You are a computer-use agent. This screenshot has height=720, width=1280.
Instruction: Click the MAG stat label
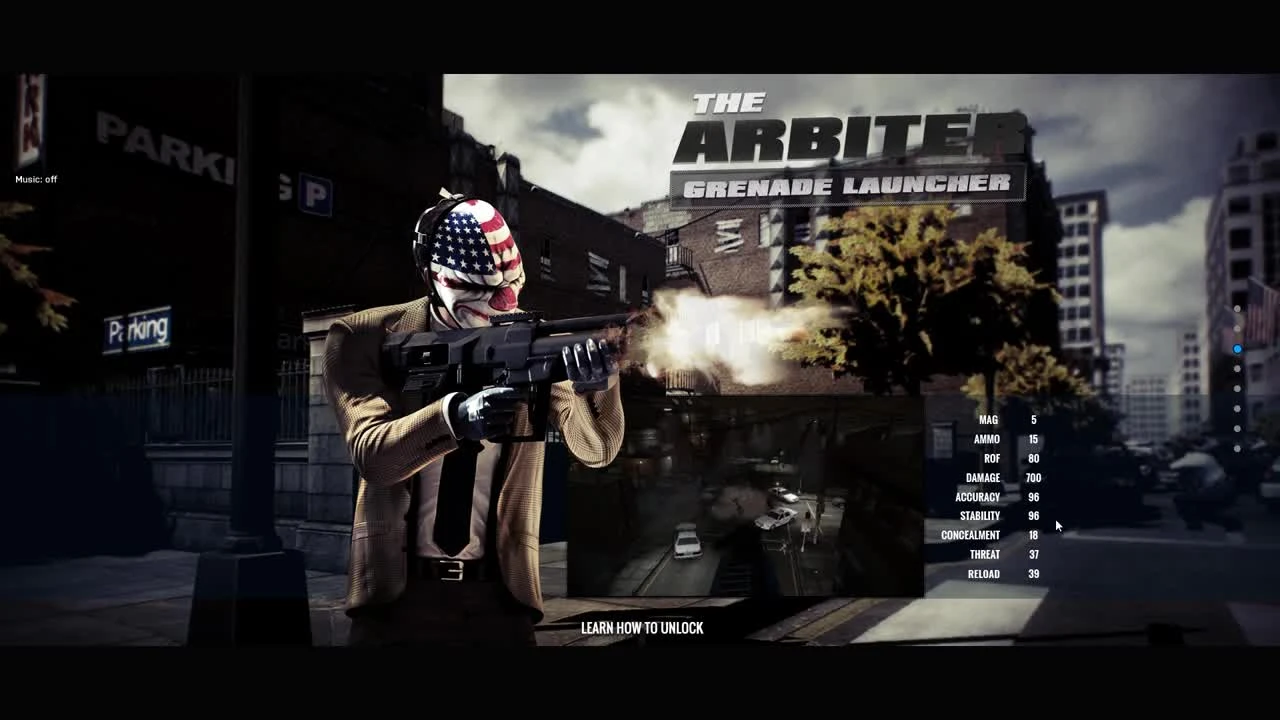point(988,420)
